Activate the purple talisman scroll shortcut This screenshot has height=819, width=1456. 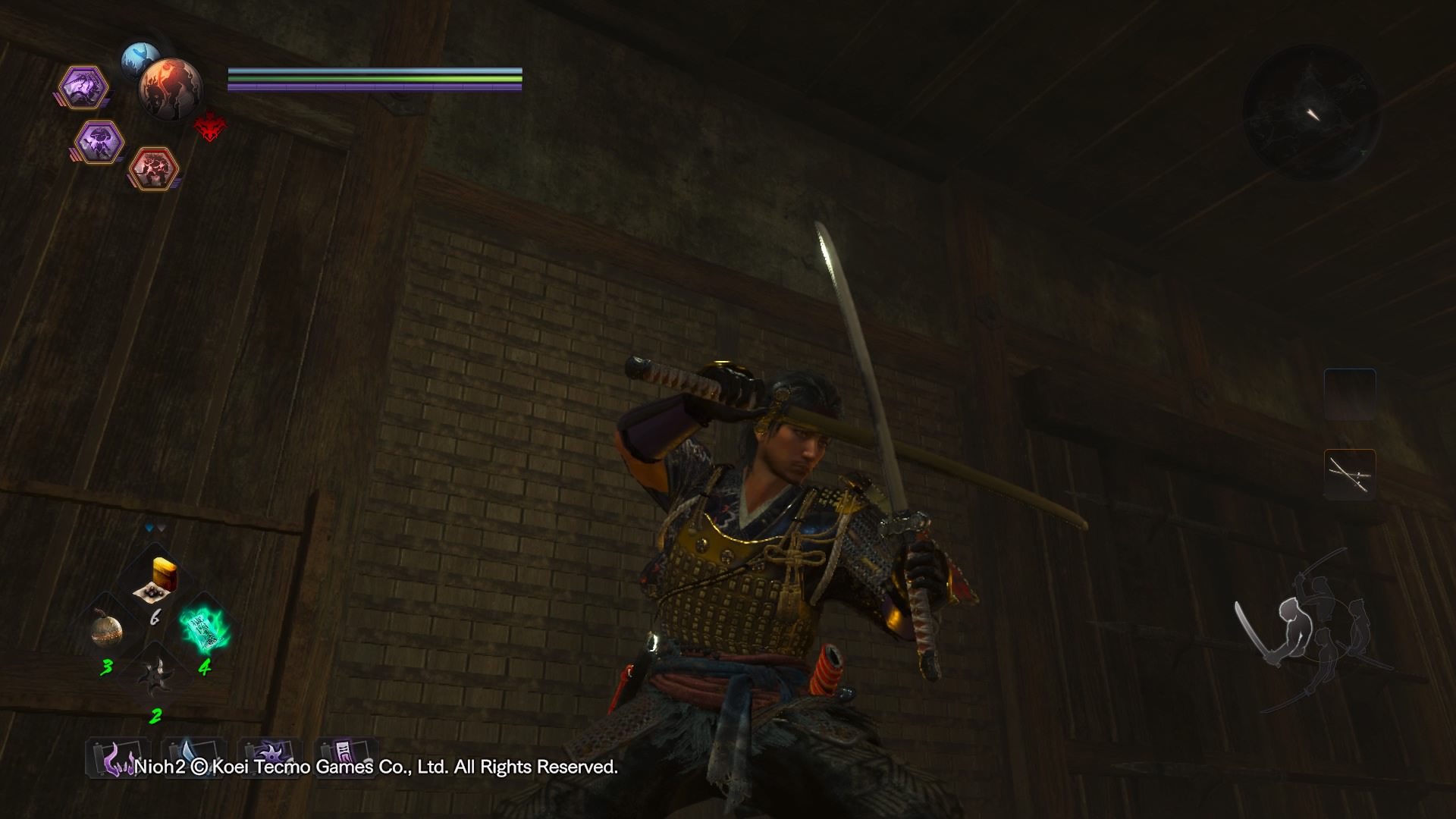click(346, 757)
